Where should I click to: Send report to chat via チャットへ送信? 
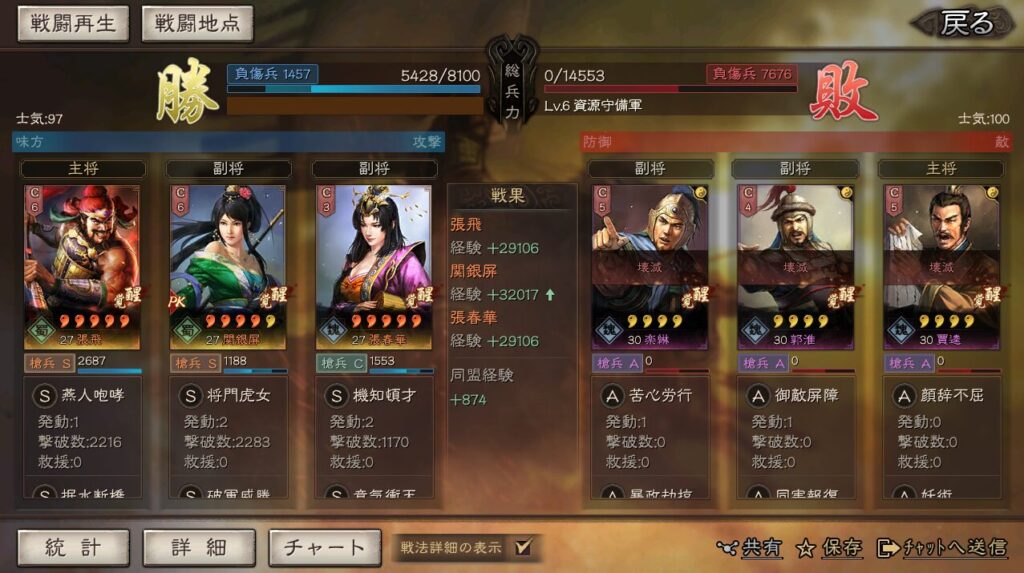tap(941, 547)
